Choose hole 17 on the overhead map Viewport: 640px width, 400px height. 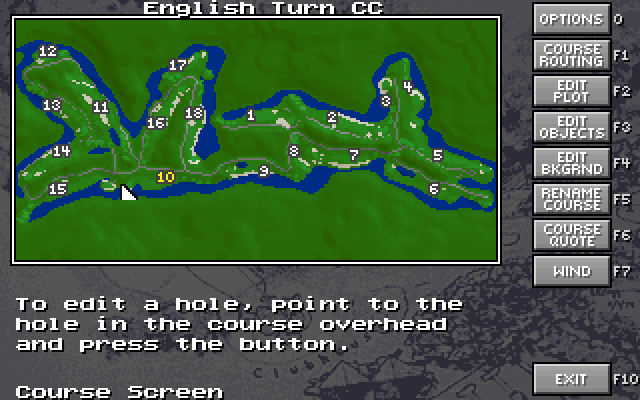pos(178,65)
